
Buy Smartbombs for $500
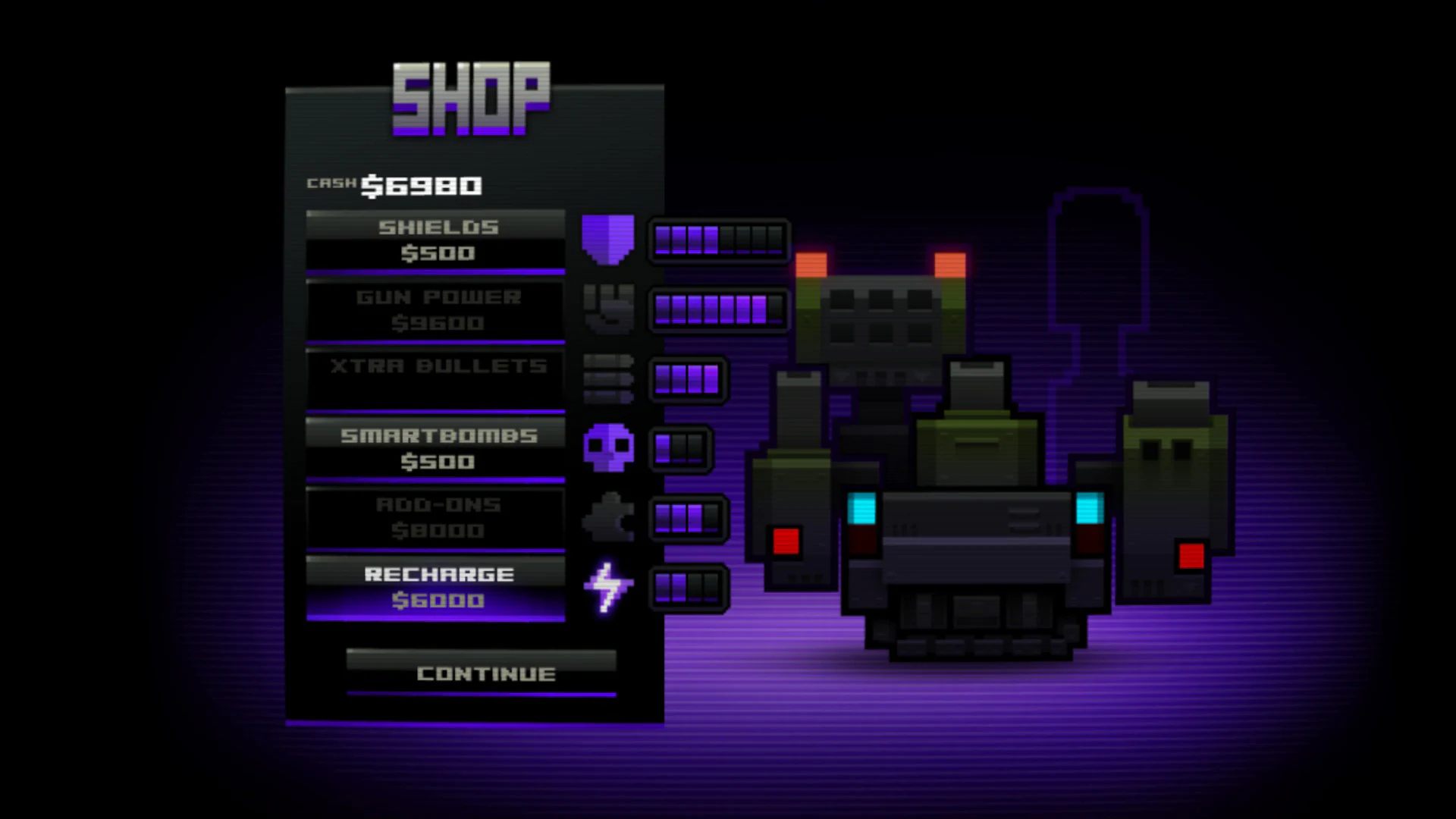point(434,447)
